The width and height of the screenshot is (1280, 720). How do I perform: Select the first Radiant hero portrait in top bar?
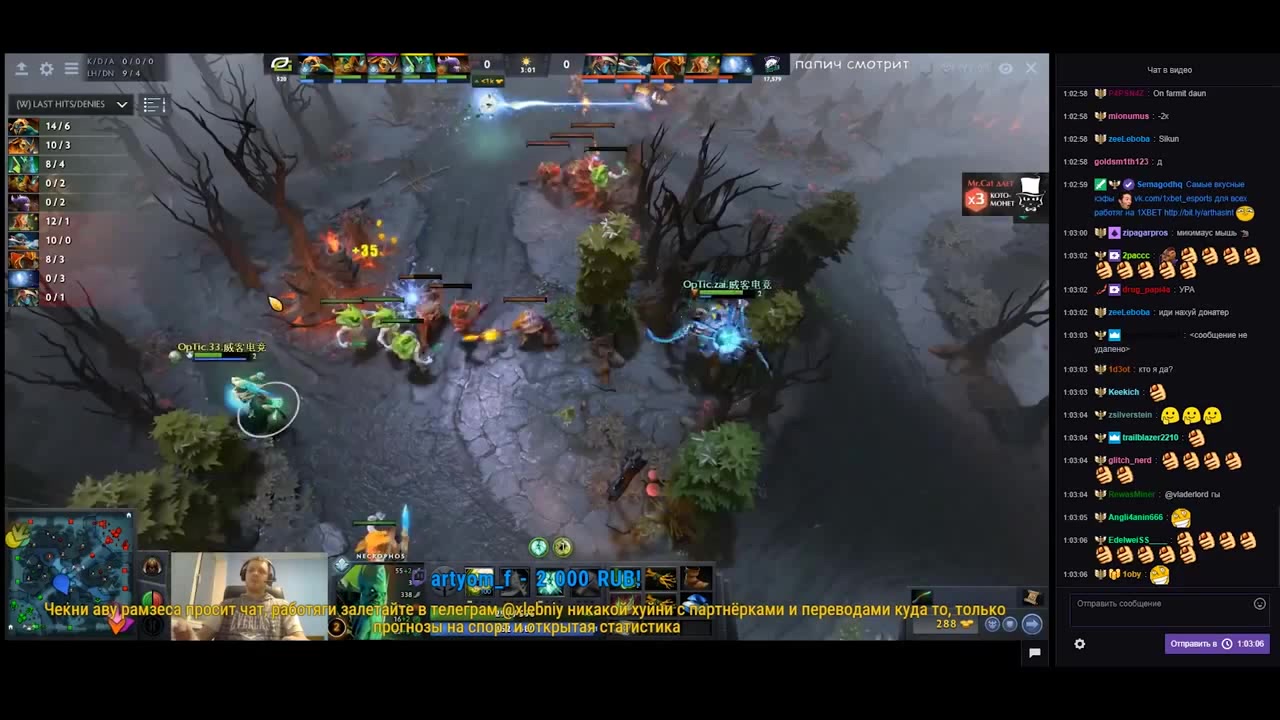[316, 65]
